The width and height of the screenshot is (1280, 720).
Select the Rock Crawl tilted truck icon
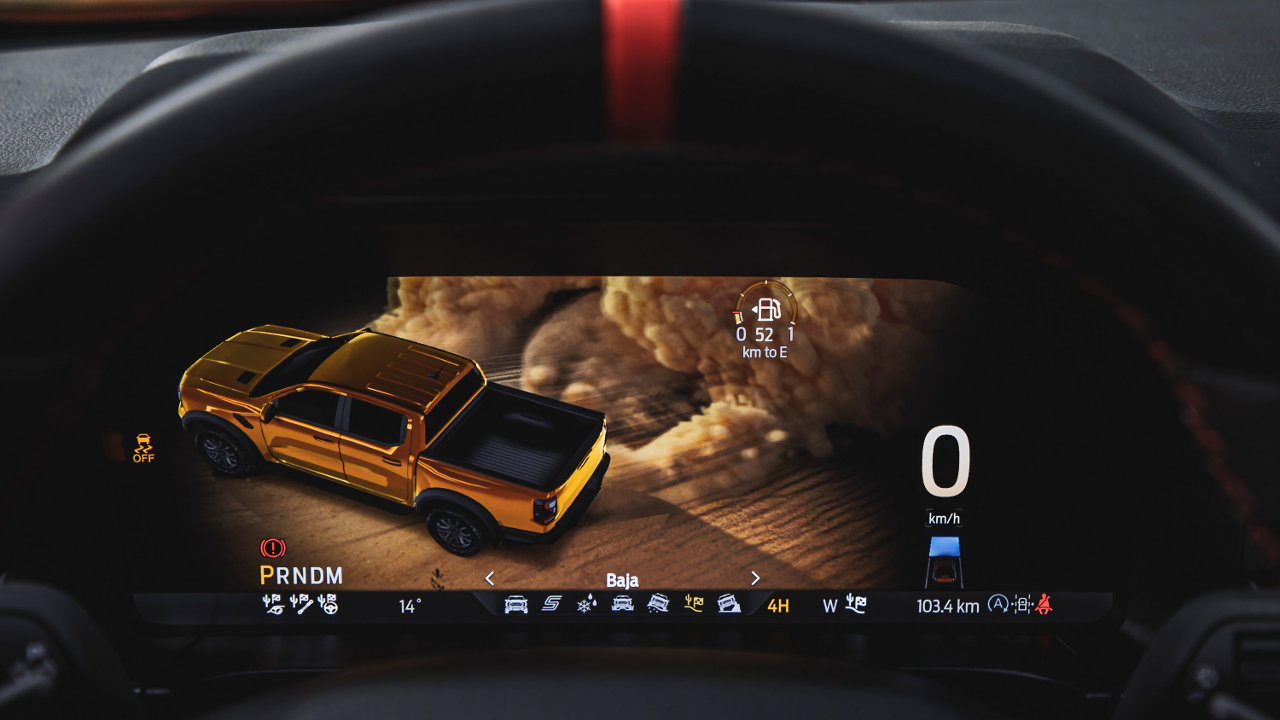[729, 604]
